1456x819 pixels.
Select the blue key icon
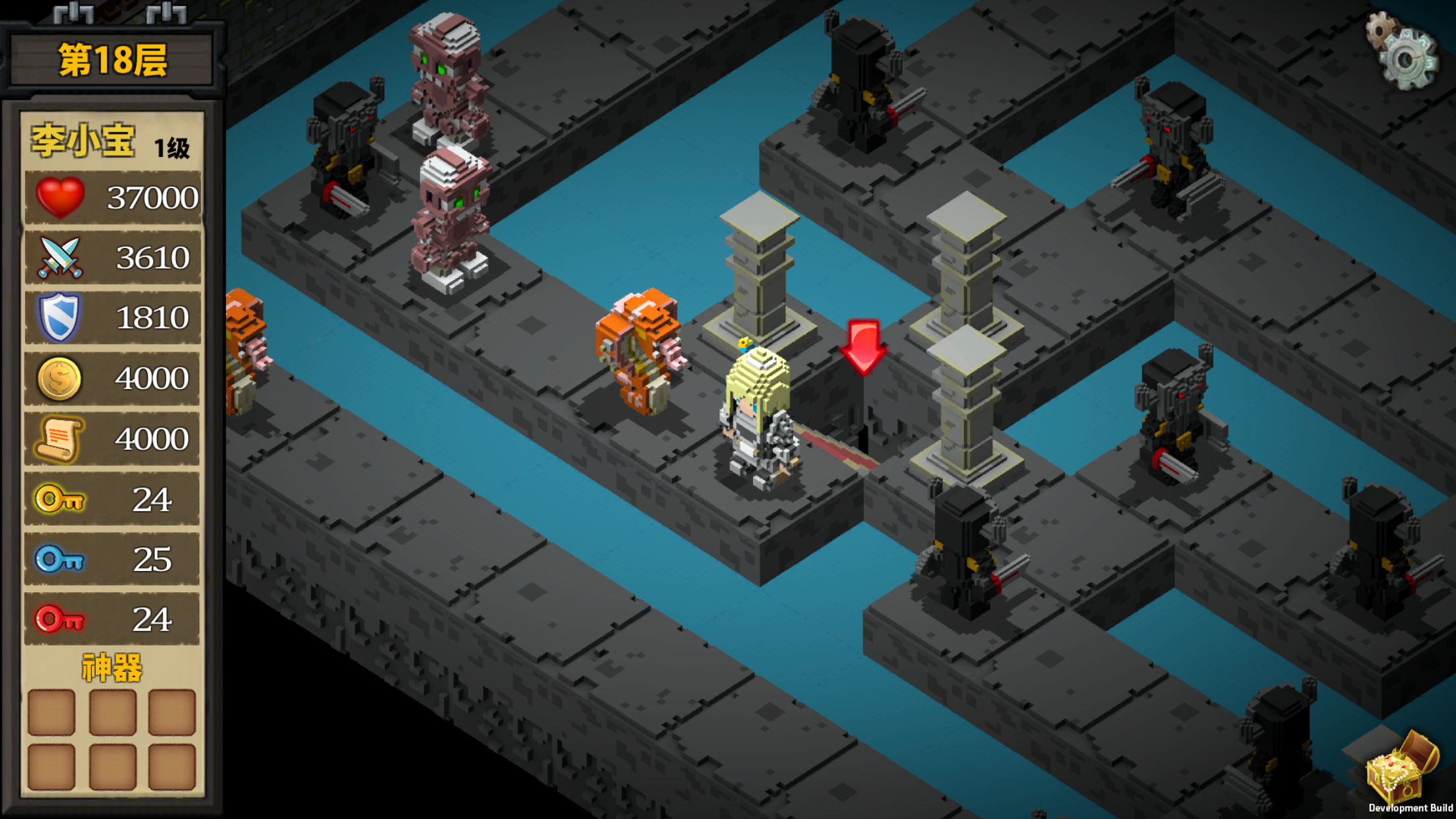click(59, 559)
